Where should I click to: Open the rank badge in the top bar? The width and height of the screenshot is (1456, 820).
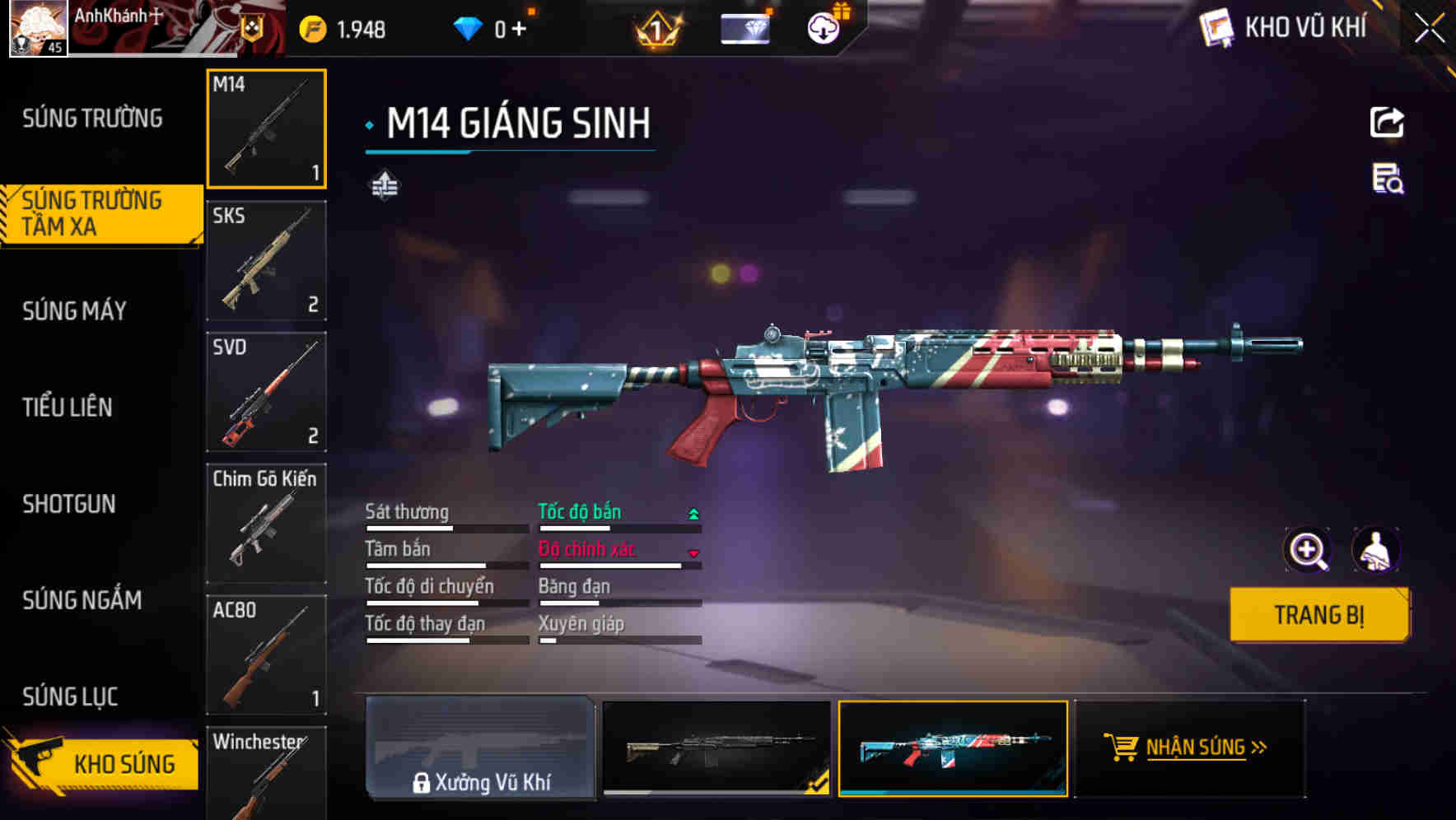pyautogui.click(x=653, y=27)
